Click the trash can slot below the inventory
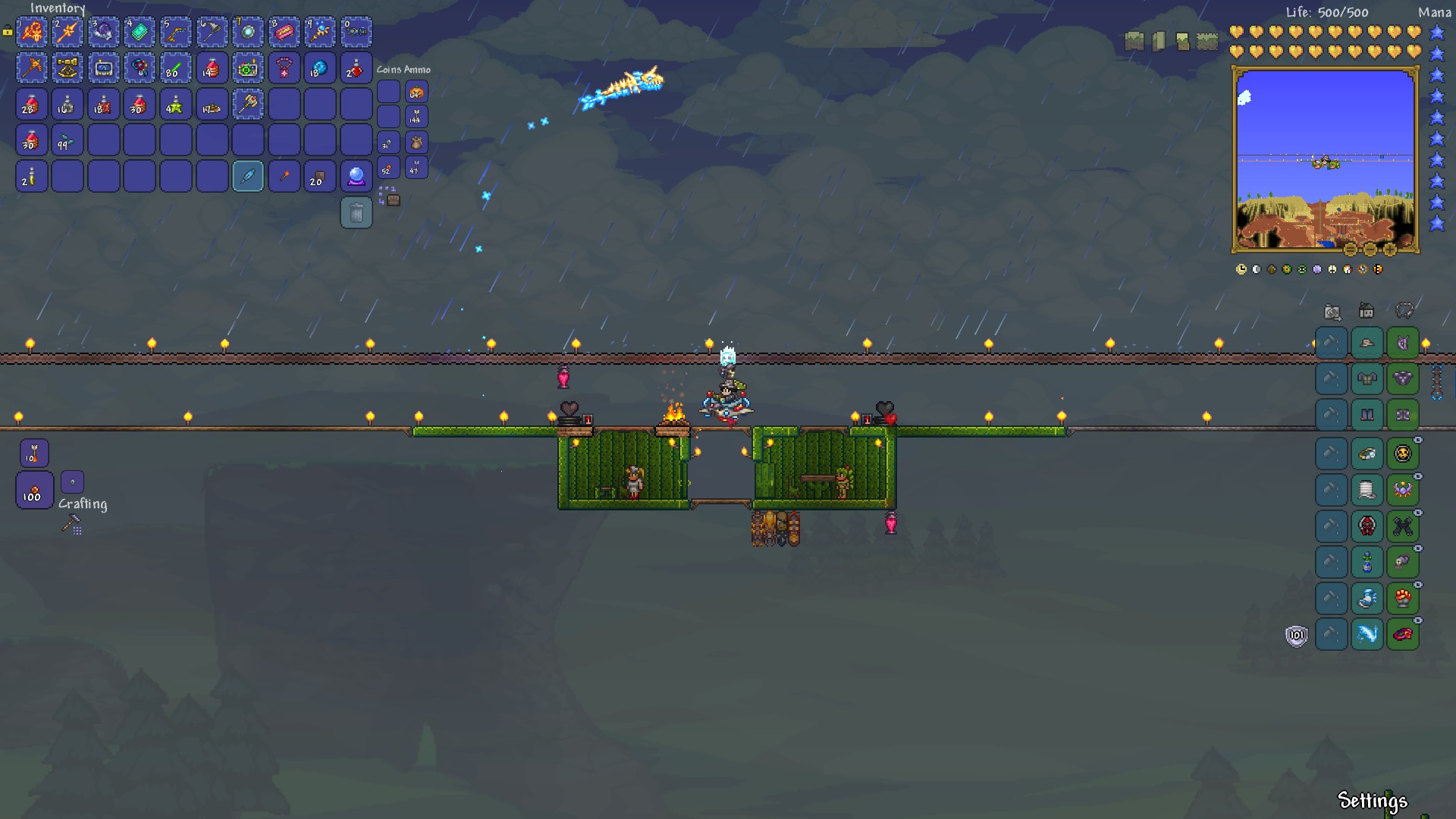This screenshot has height=819, width=1456. click(x=356, y=212)
